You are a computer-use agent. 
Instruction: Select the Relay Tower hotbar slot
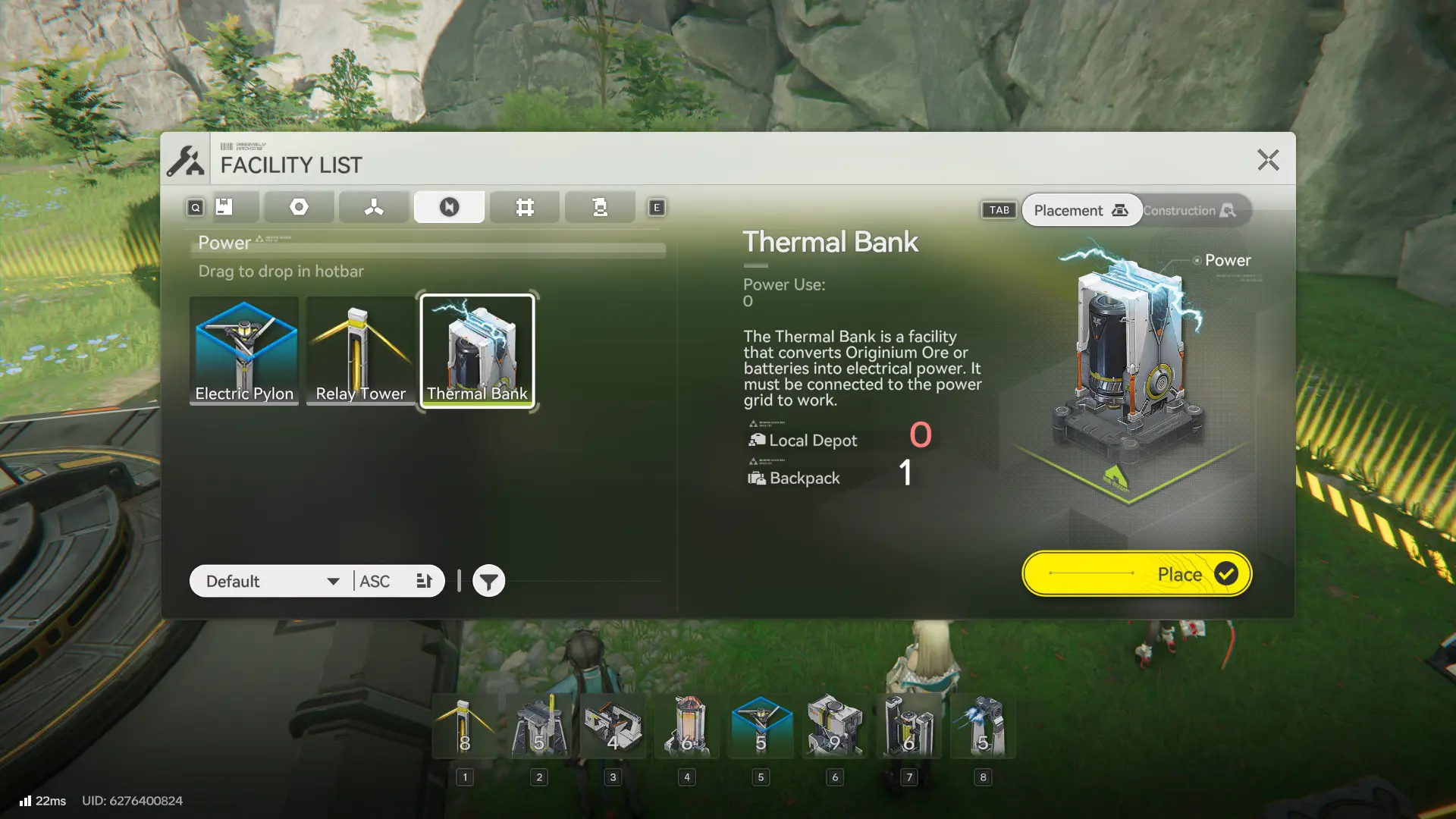465,726
